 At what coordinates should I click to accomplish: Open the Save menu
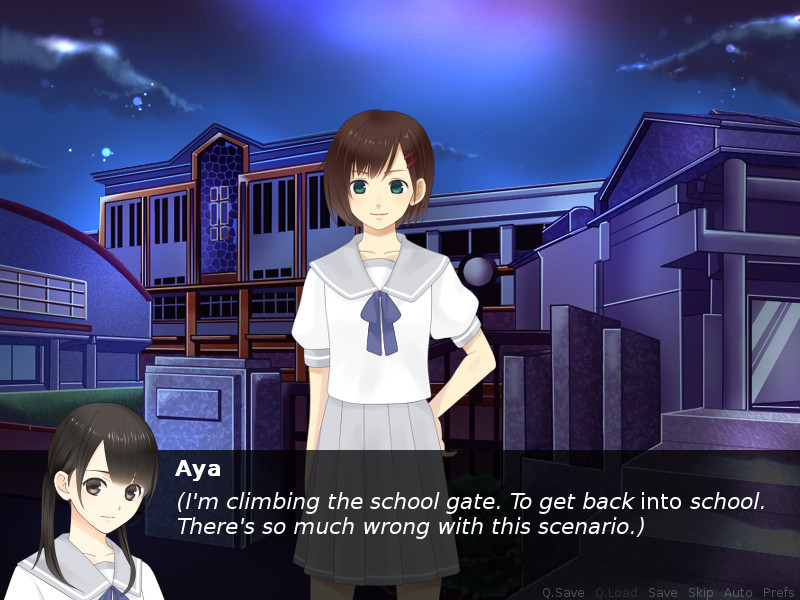(x=662, y=592)
